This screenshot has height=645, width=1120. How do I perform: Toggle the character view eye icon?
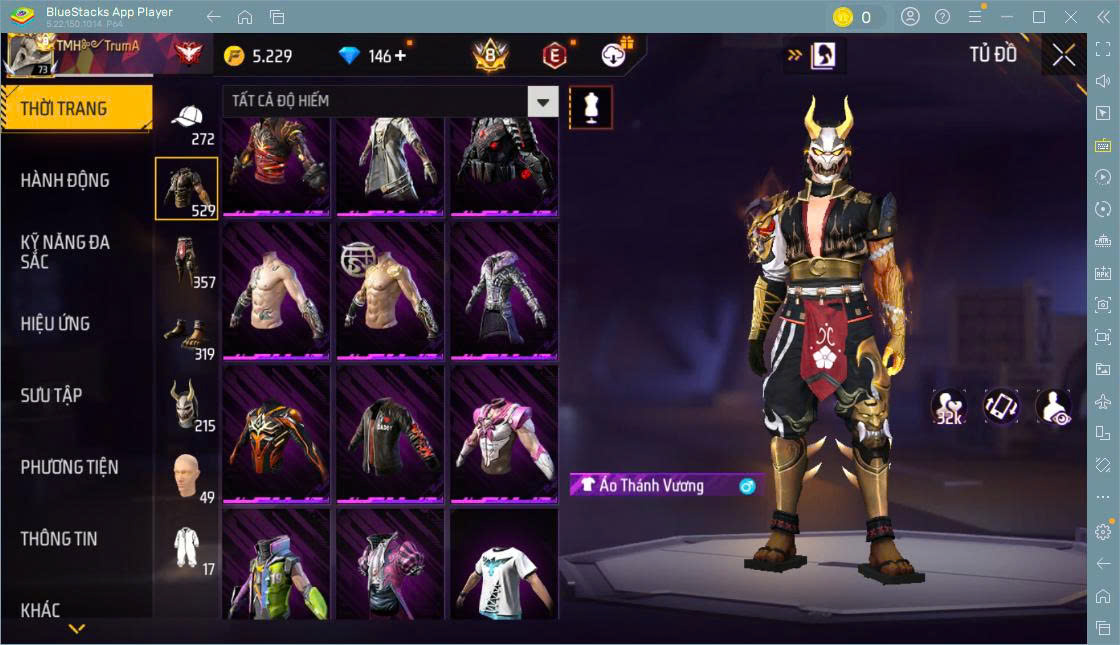point(1053,407)
